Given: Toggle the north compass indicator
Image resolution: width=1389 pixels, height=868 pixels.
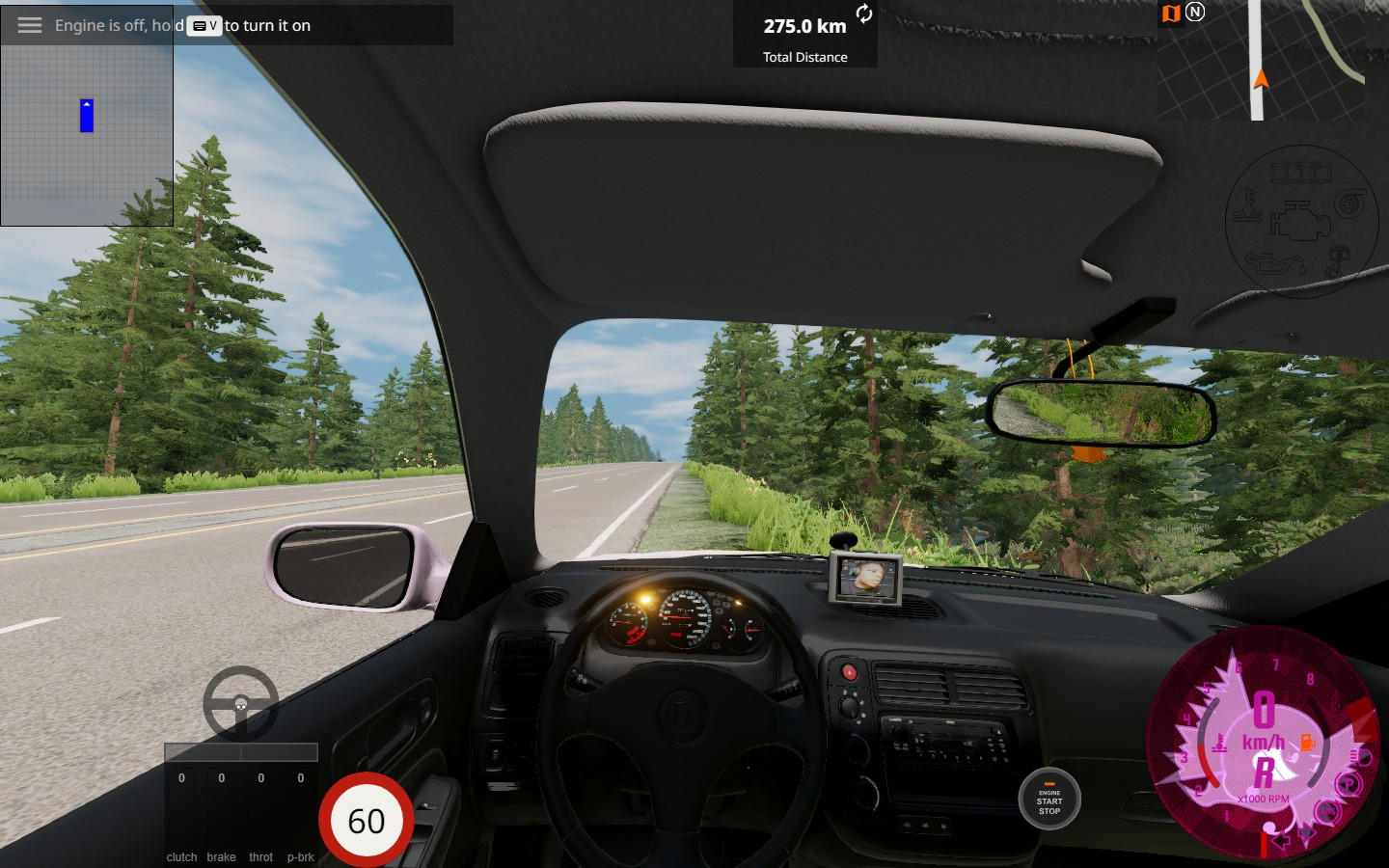Looking at the screenshot, I should click(x=1195, y=13).
